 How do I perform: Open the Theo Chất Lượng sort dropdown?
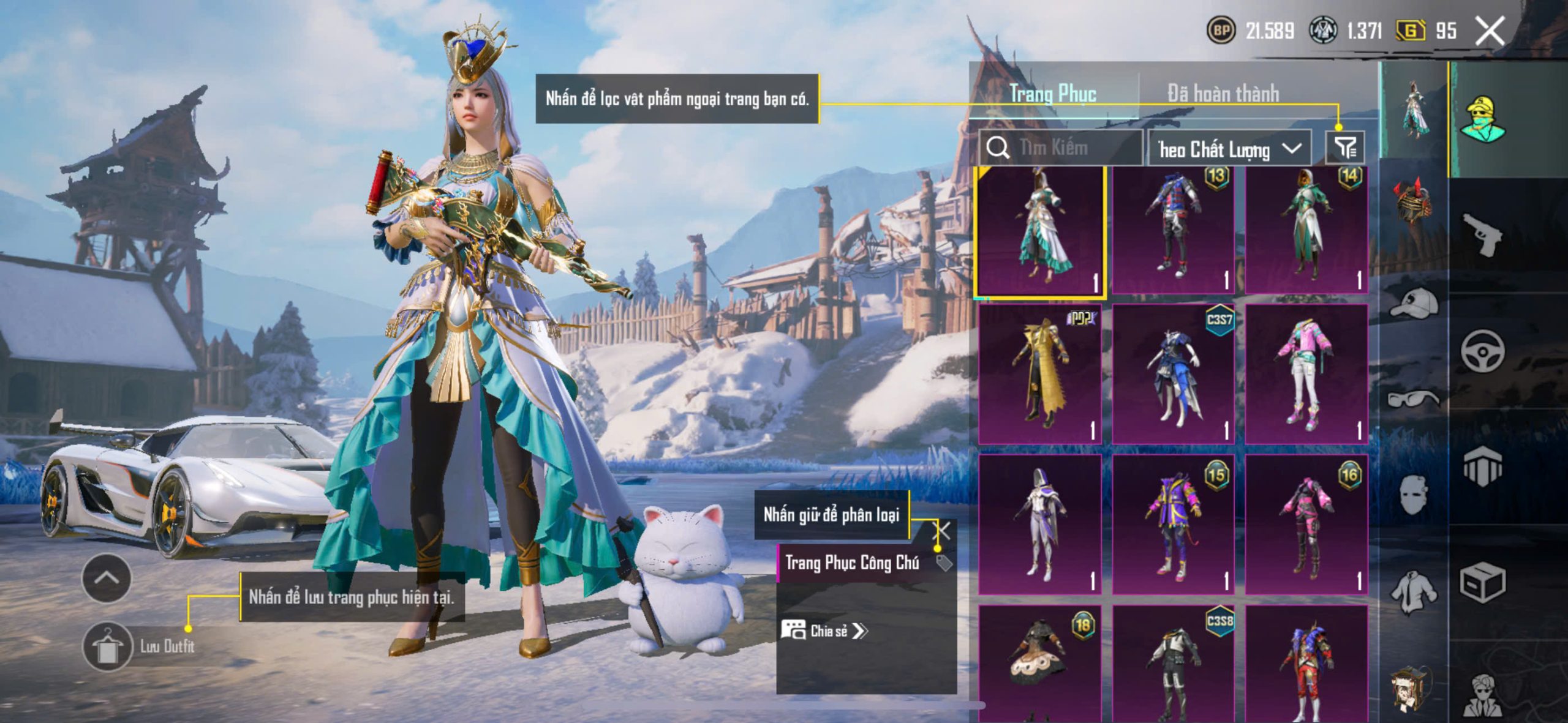click(1229, 149)
